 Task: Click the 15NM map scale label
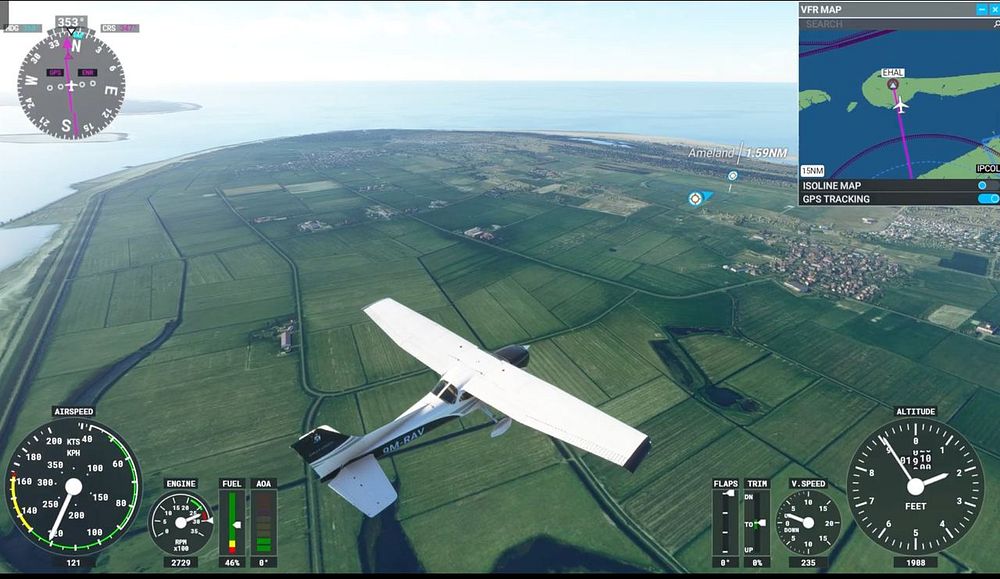[x=813, y=171]
